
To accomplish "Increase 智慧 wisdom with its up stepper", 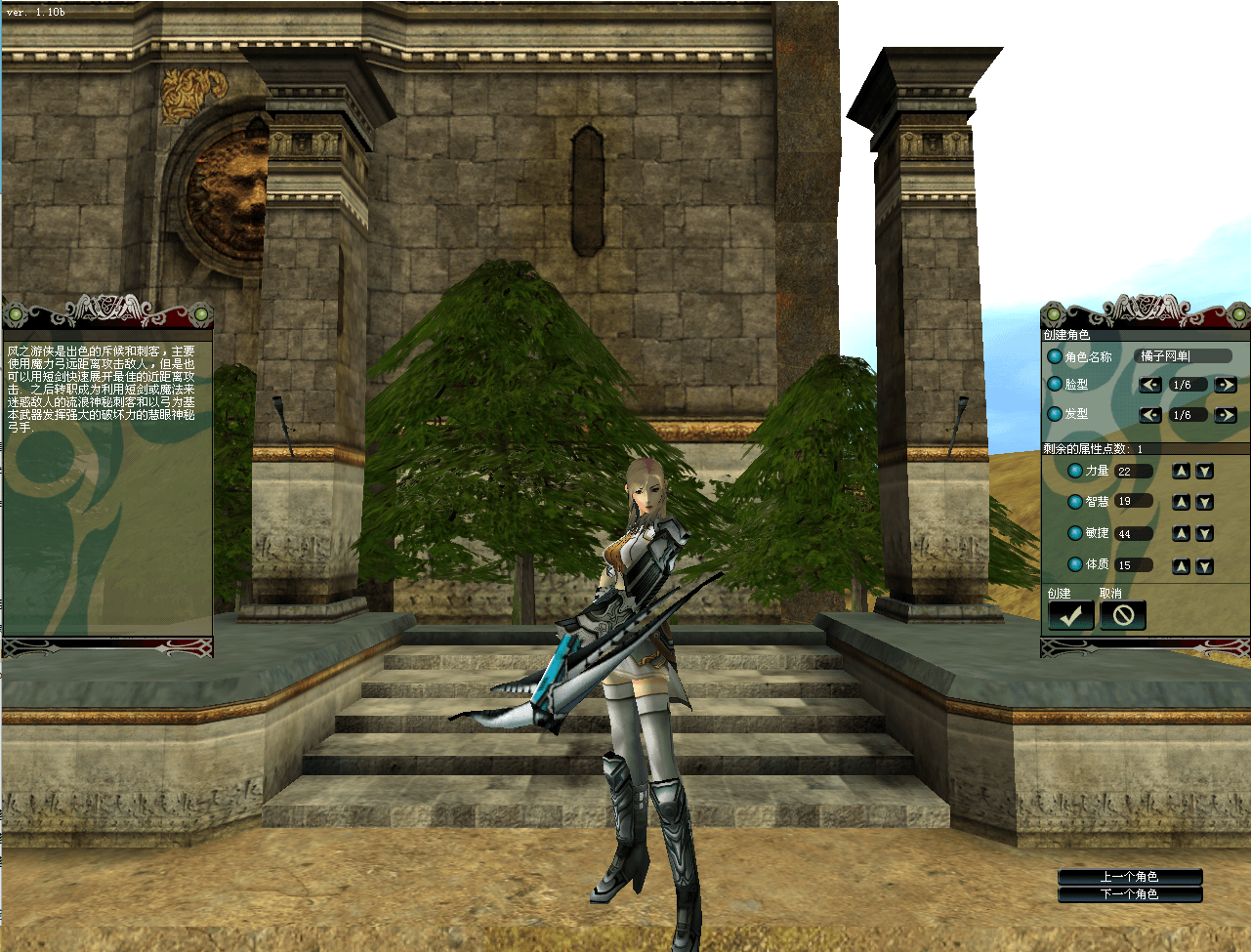I will [x=1183, y=501].
